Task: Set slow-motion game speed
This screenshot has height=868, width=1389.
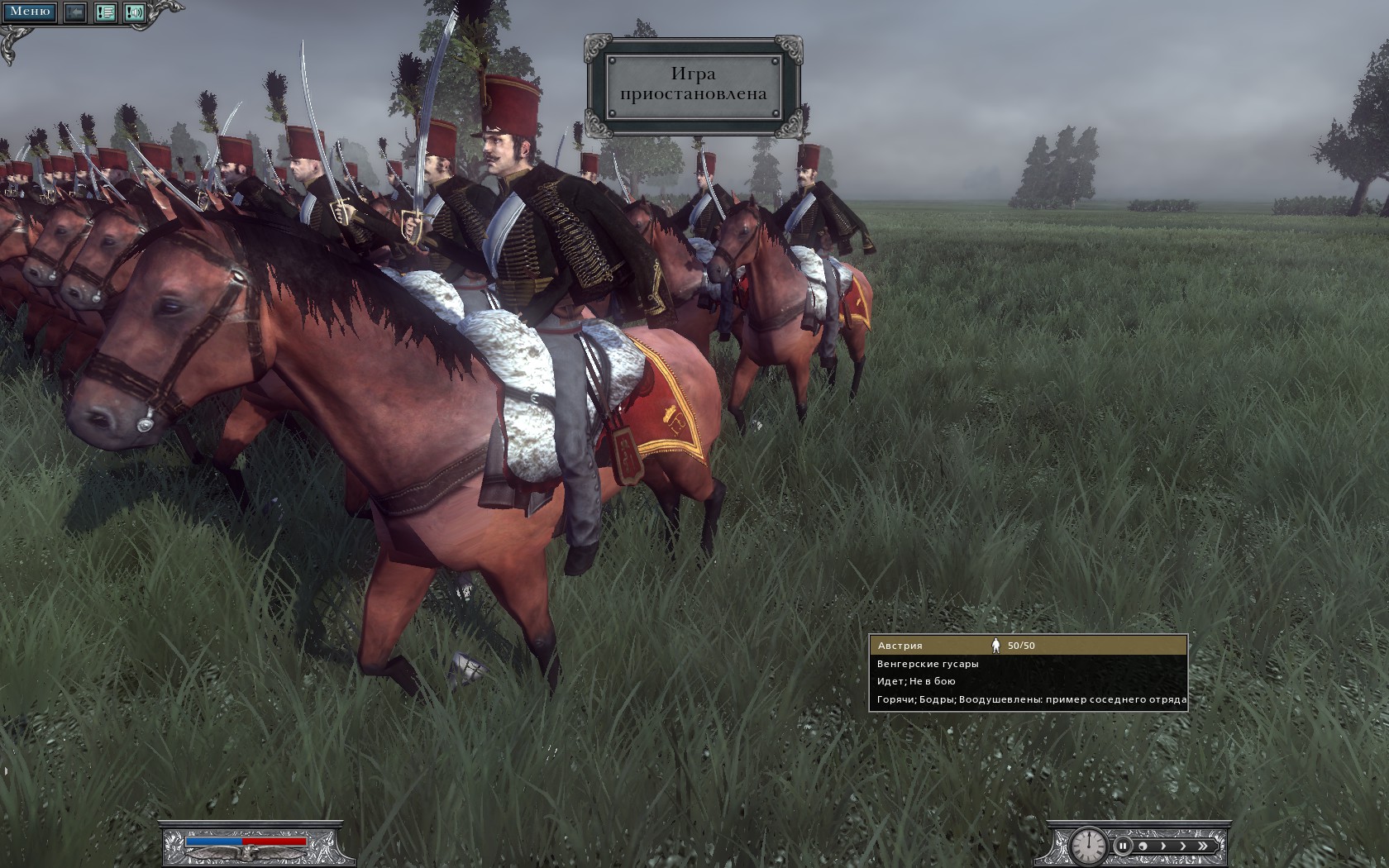Action: click(1143, 846)
